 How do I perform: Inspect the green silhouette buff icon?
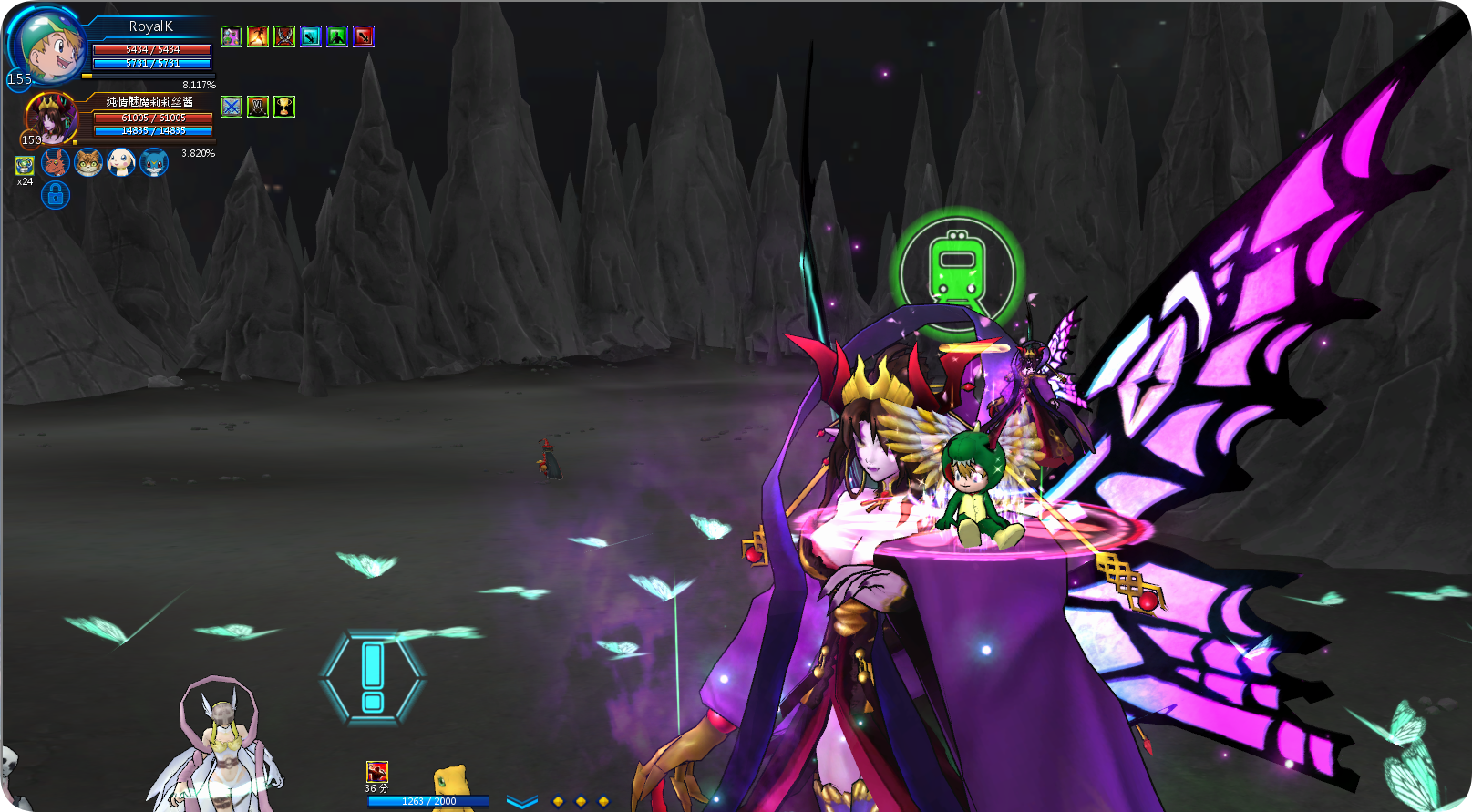[x=337, y=36]
